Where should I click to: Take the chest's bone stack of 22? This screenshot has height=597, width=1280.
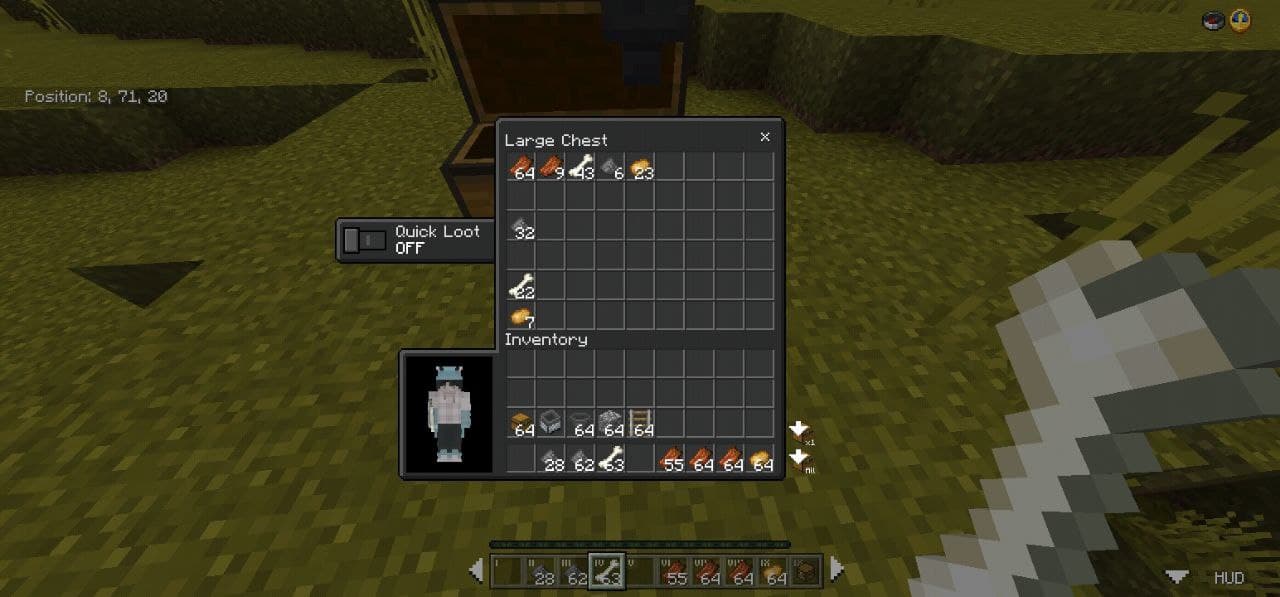point(521,287)
